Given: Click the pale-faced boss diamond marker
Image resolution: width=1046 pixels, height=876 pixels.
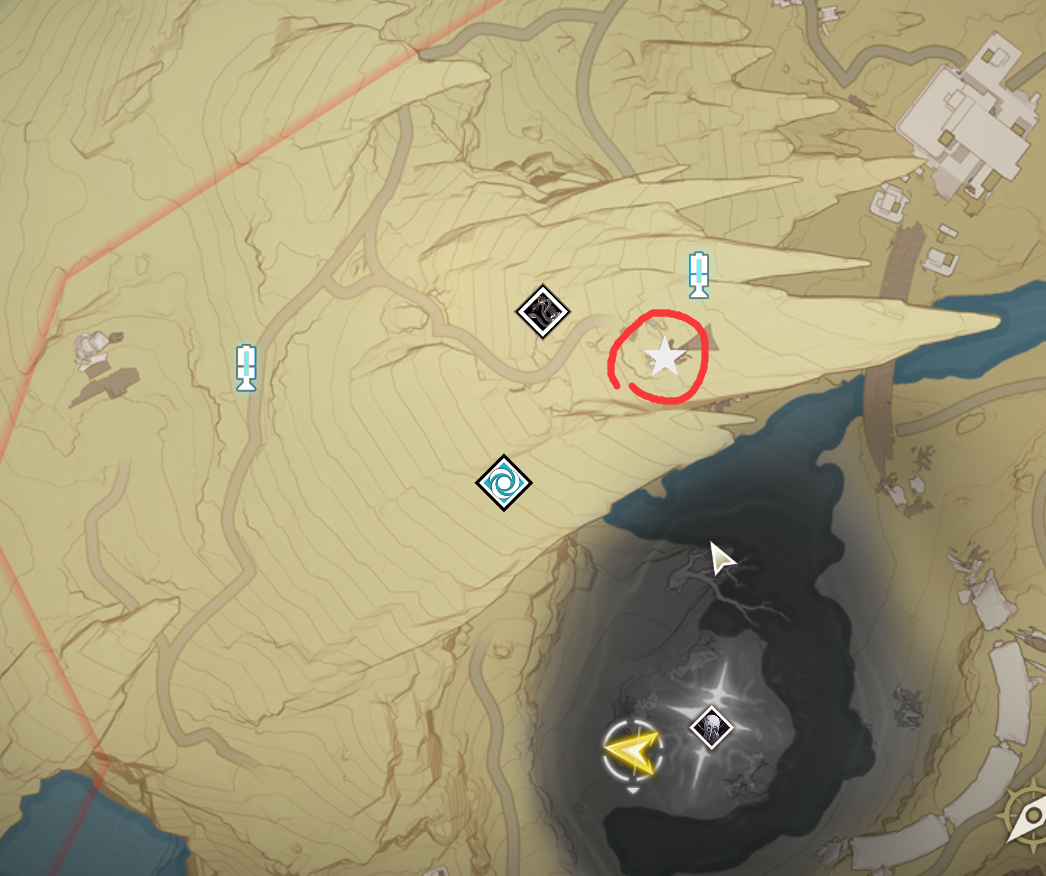Looking at the screenshot, I should [x=711, y=726].
